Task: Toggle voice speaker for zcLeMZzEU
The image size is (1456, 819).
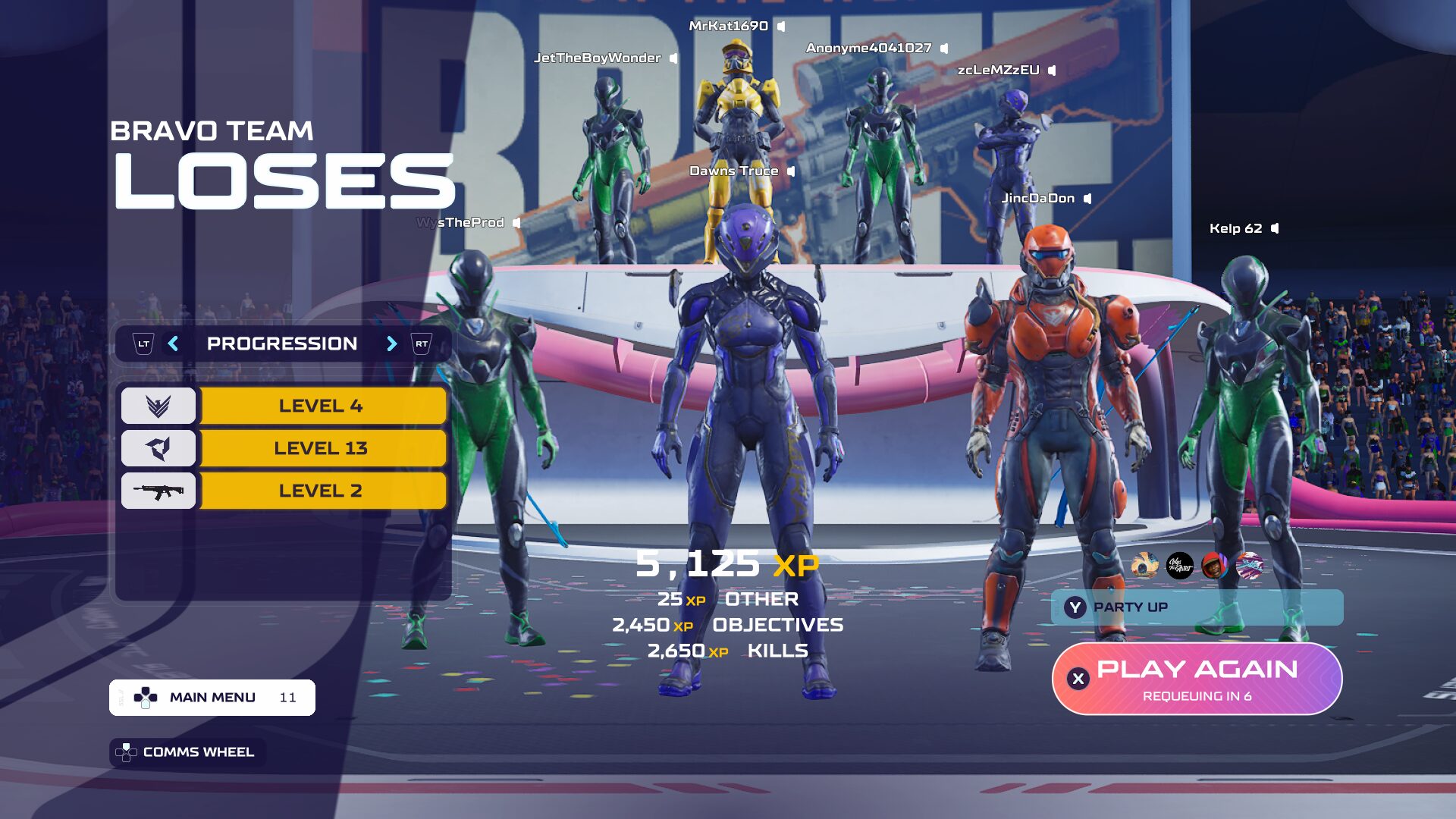Action: pos(1052,71)
